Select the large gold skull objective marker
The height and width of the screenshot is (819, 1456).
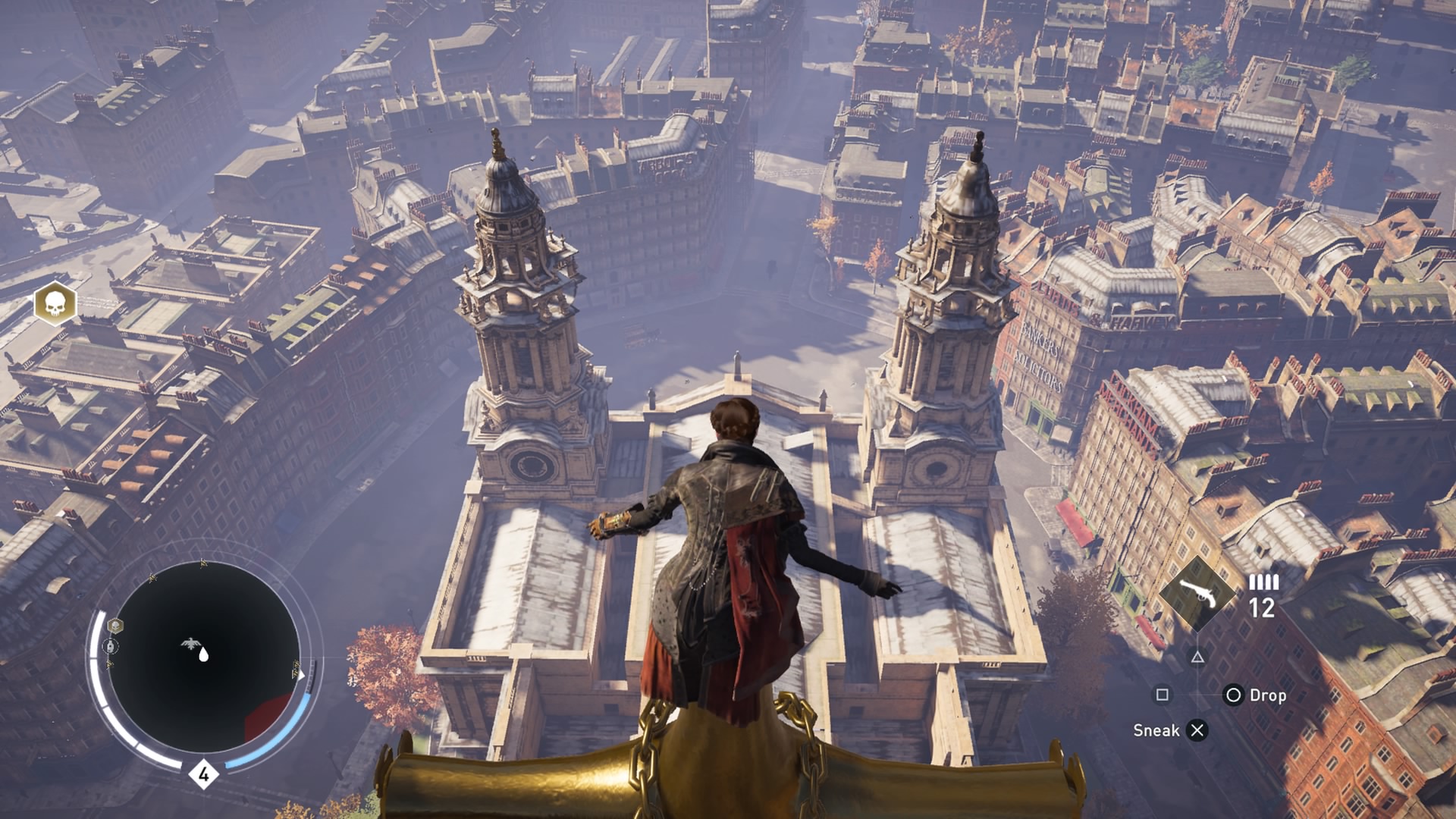(x=55, y=304)
